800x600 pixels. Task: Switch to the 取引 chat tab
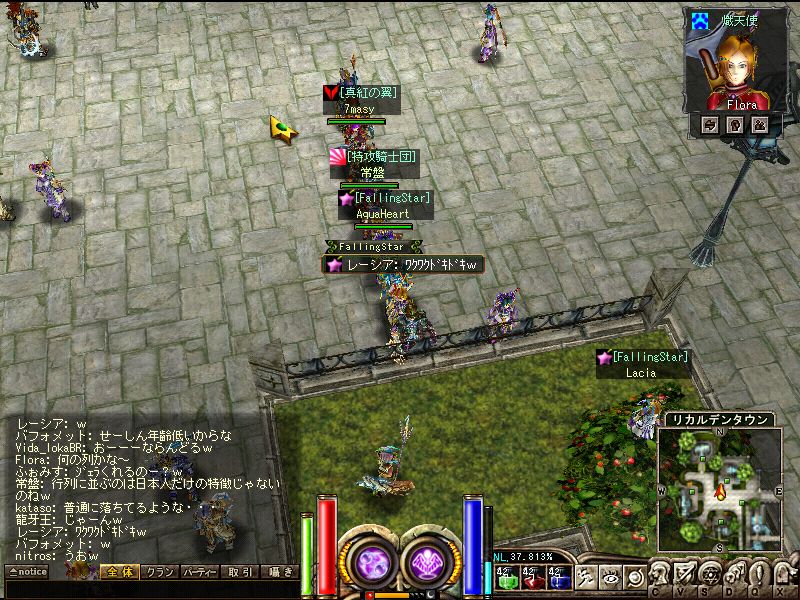pos(240,573)
